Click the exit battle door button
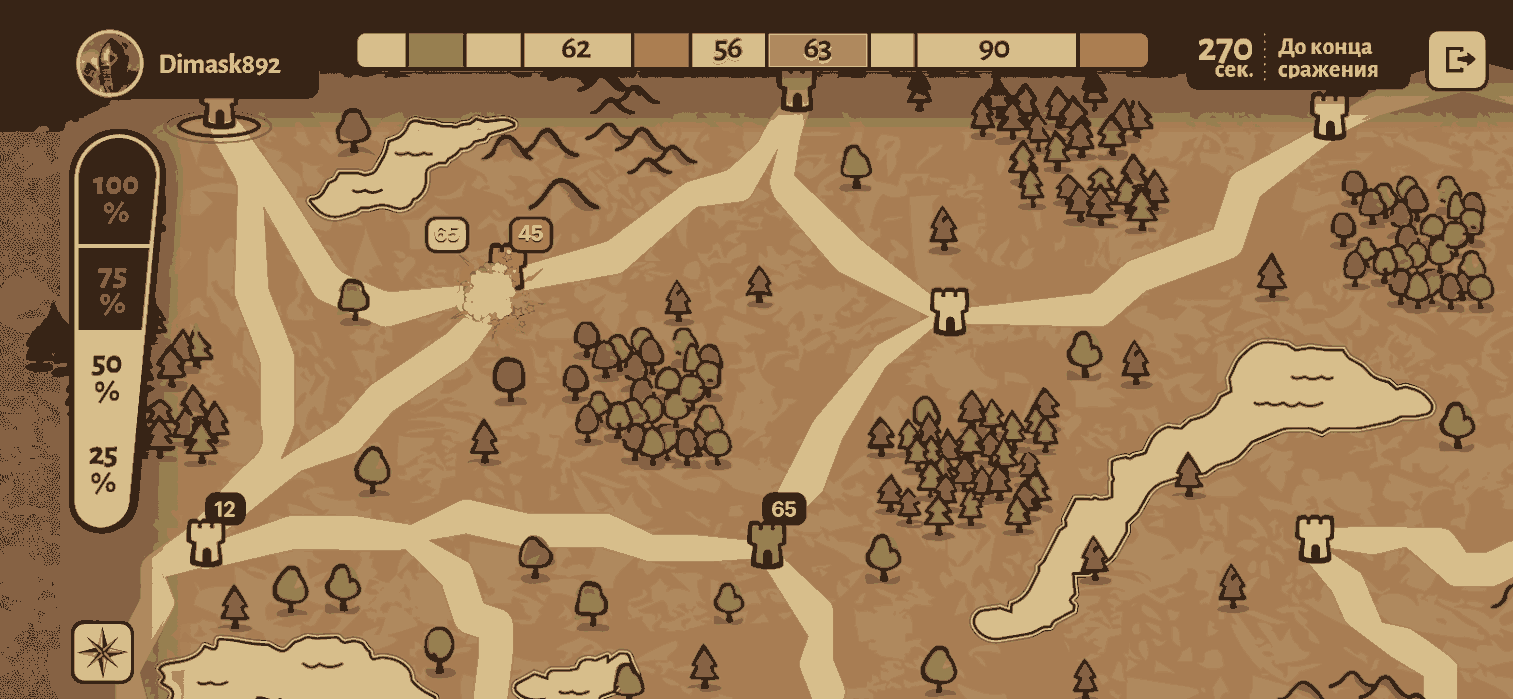 (1457, 60)
